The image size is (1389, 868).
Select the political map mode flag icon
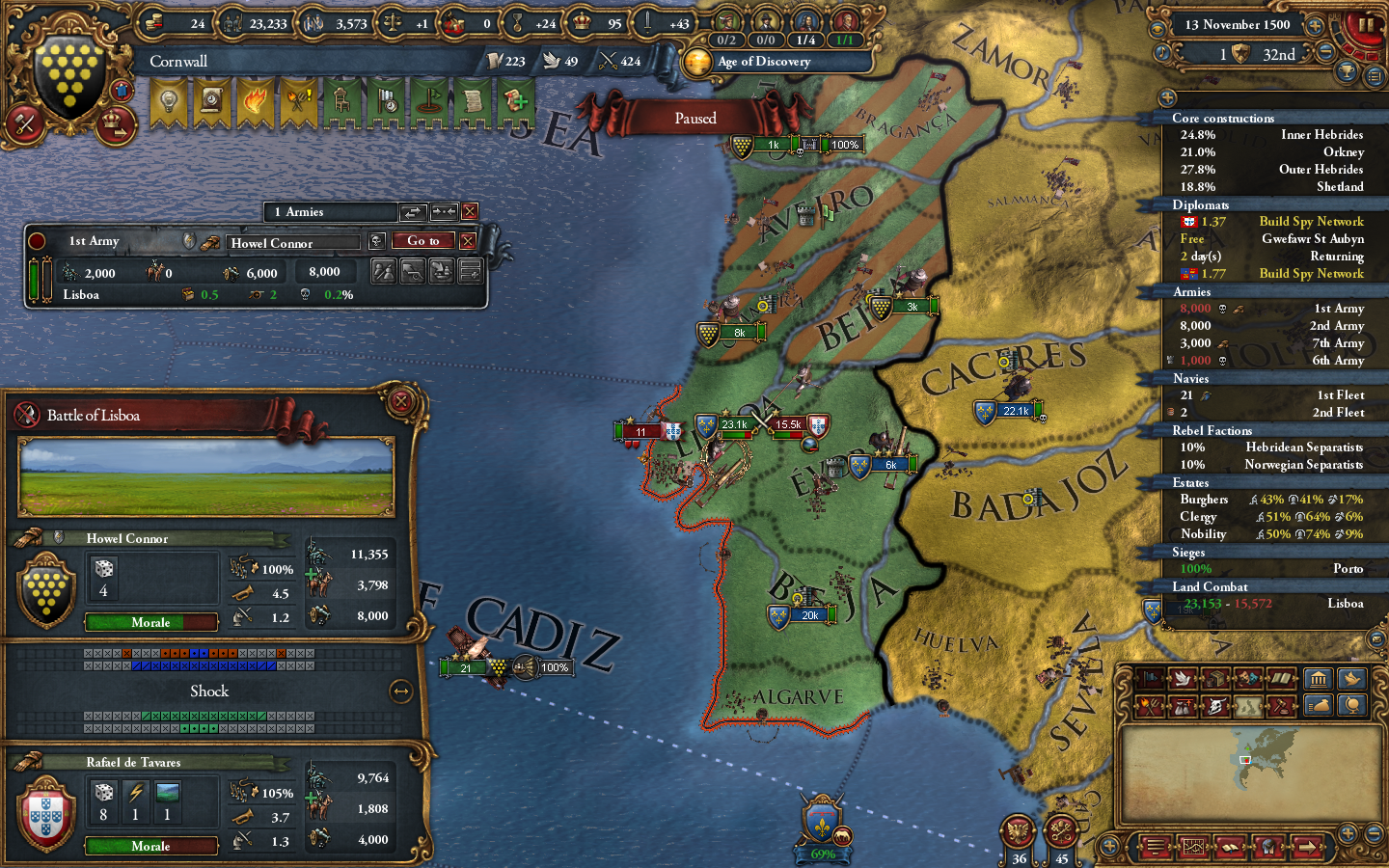click(x=1151, y=680)
